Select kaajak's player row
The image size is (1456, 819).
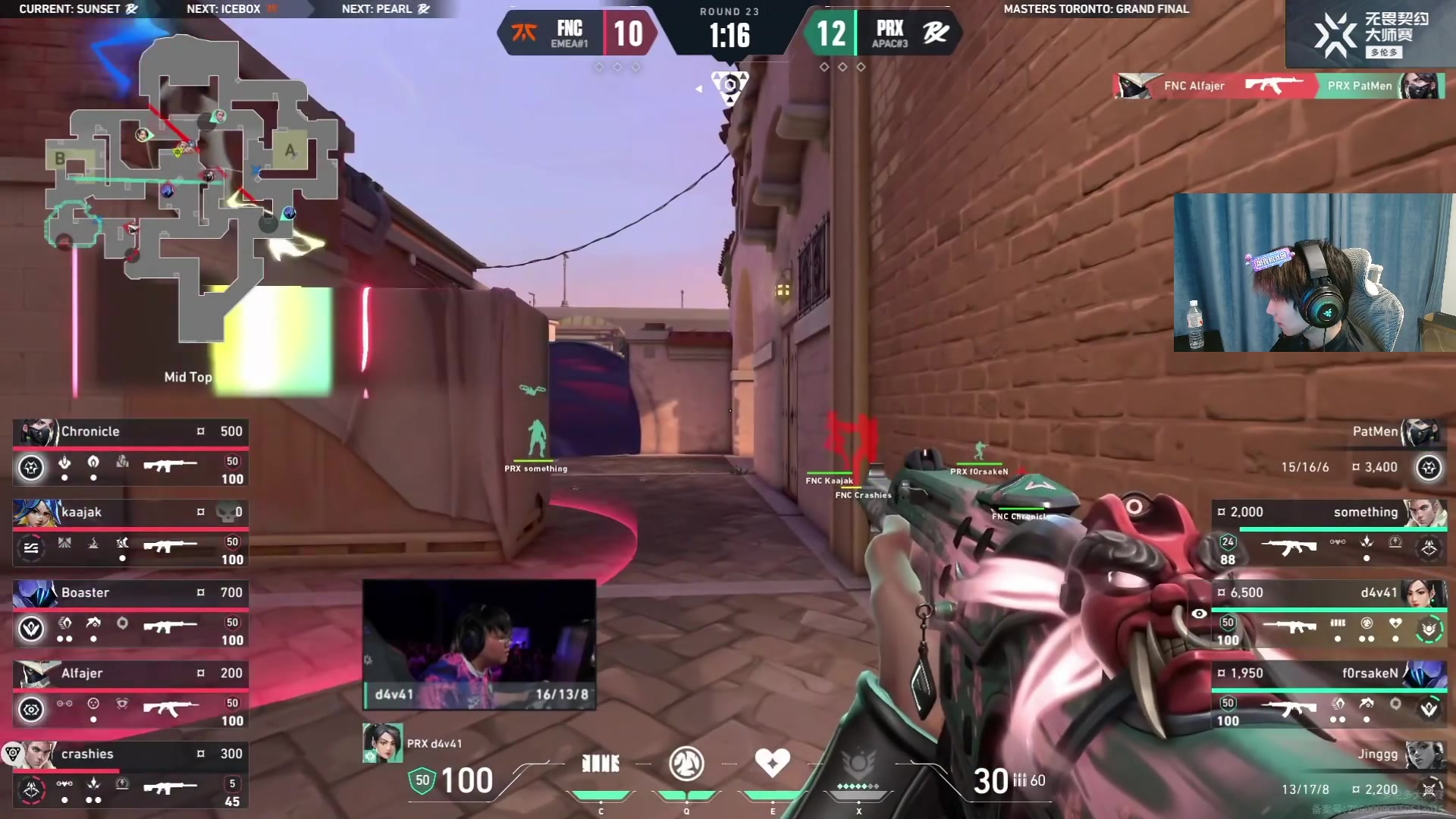pos(130,533)
